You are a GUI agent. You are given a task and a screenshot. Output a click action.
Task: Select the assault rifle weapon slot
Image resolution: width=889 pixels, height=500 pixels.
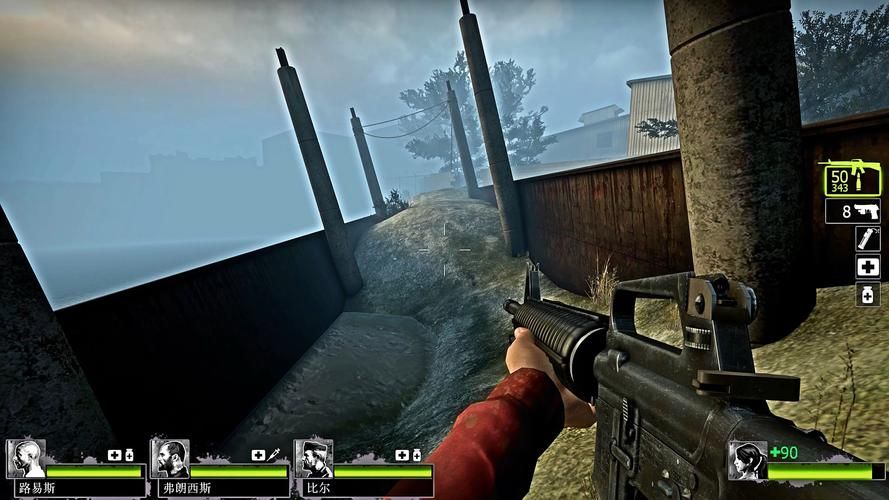point(852,180)
